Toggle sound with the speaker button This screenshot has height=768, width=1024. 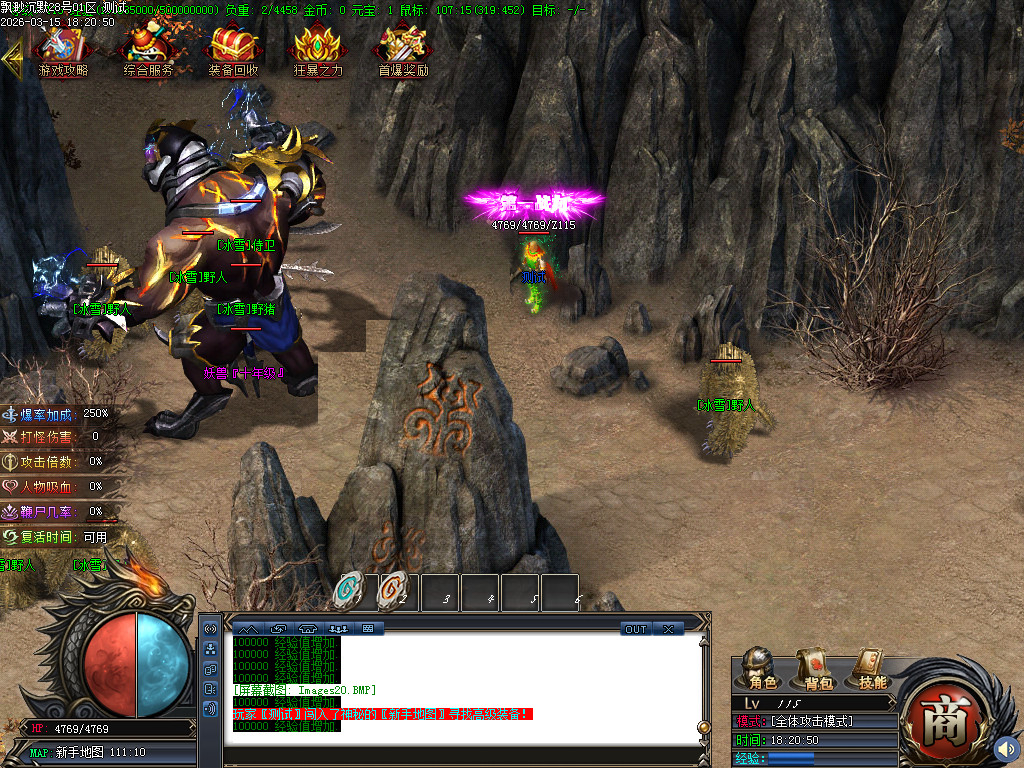(x=1006, y=747)
